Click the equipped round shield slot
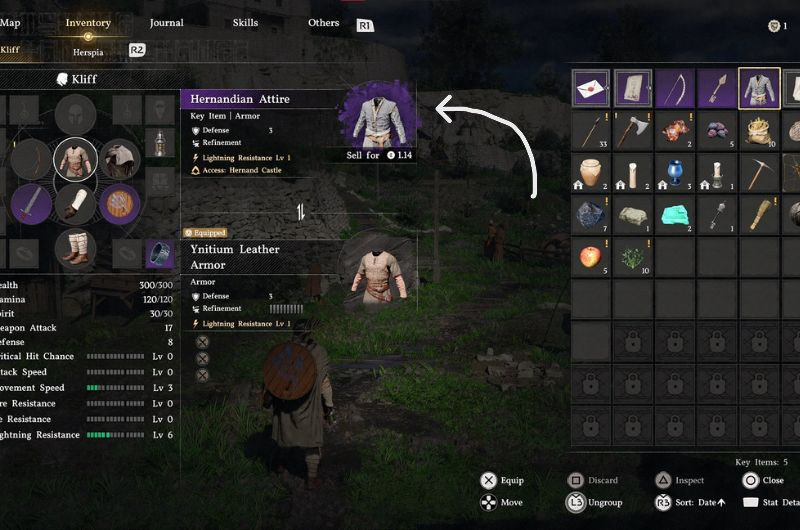This screenshot has height=530, width=800. 119,203
